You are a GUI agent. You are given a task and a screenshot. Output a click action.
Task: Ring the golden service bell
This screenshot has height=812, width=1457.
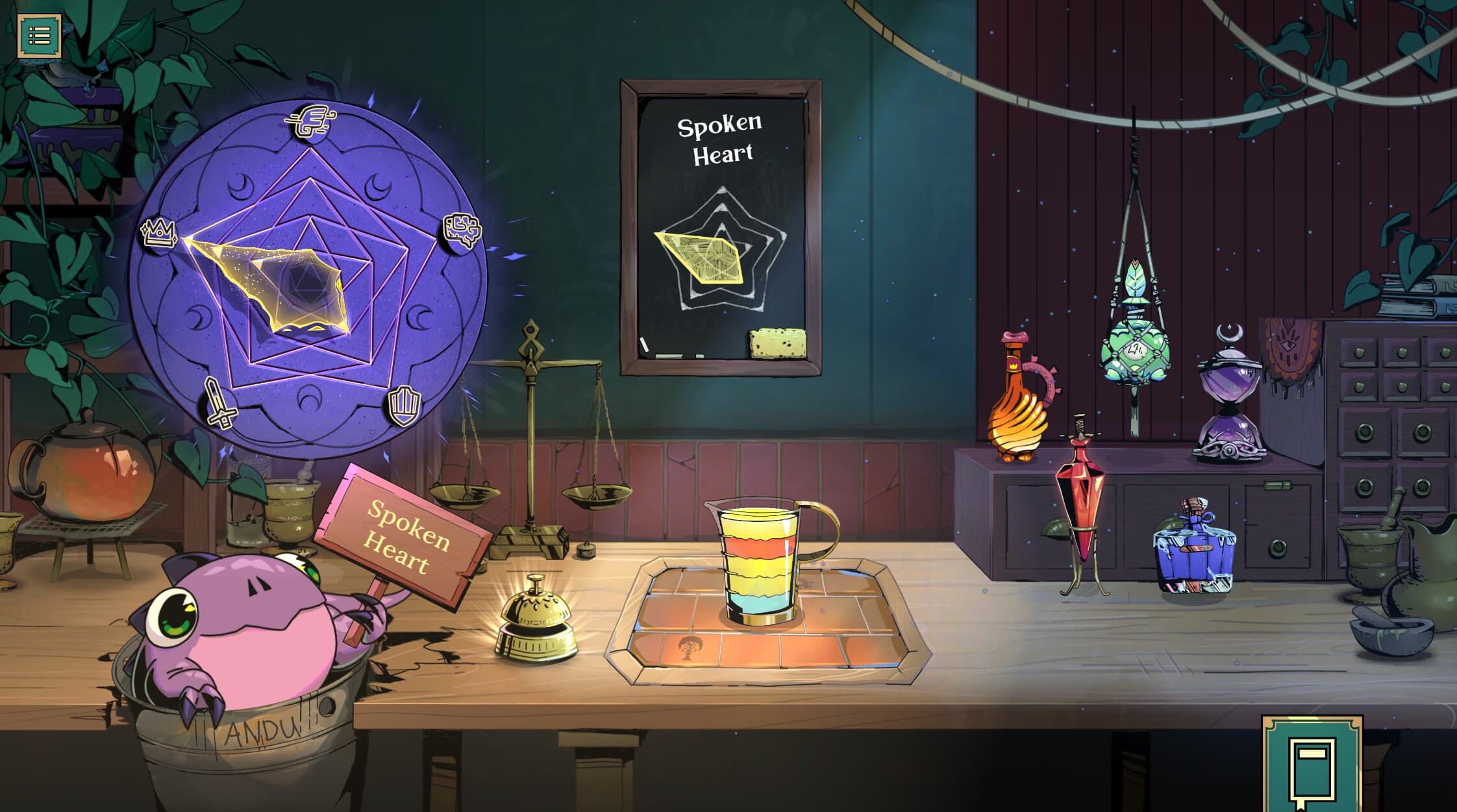point(536,619)
